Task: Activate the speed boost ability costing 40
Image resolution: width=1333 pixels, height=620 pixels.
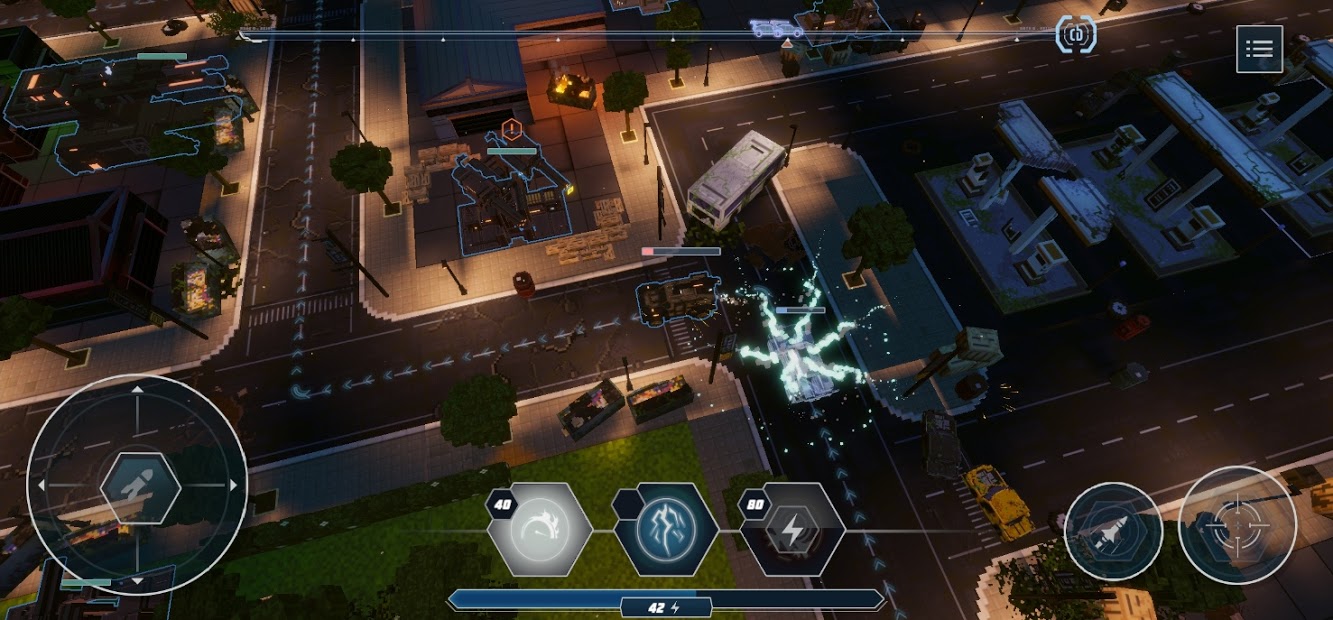Action: (x=540, y=529)
